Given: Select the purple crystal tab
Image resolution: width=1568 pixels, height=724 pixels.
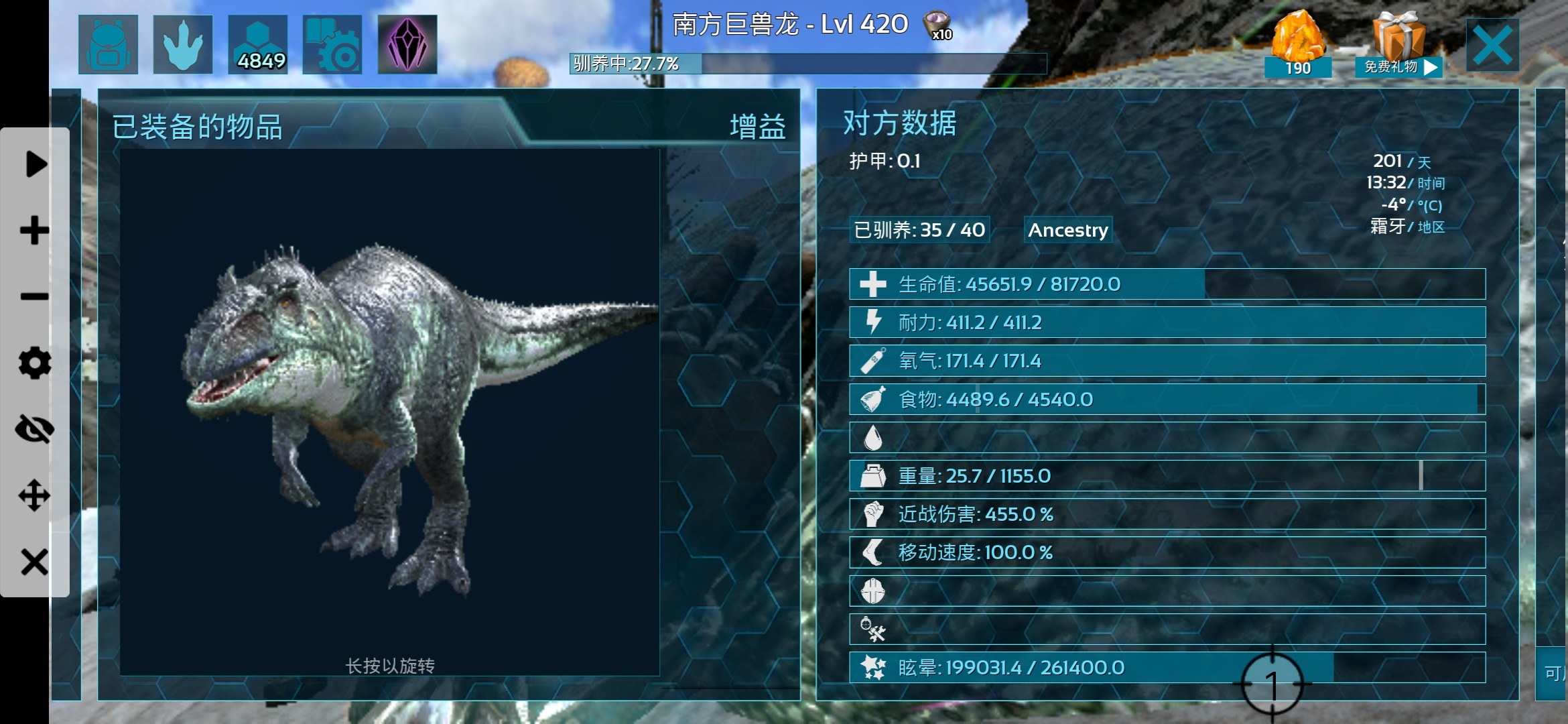Looking at the screenshot, I should tap(407, 44).
